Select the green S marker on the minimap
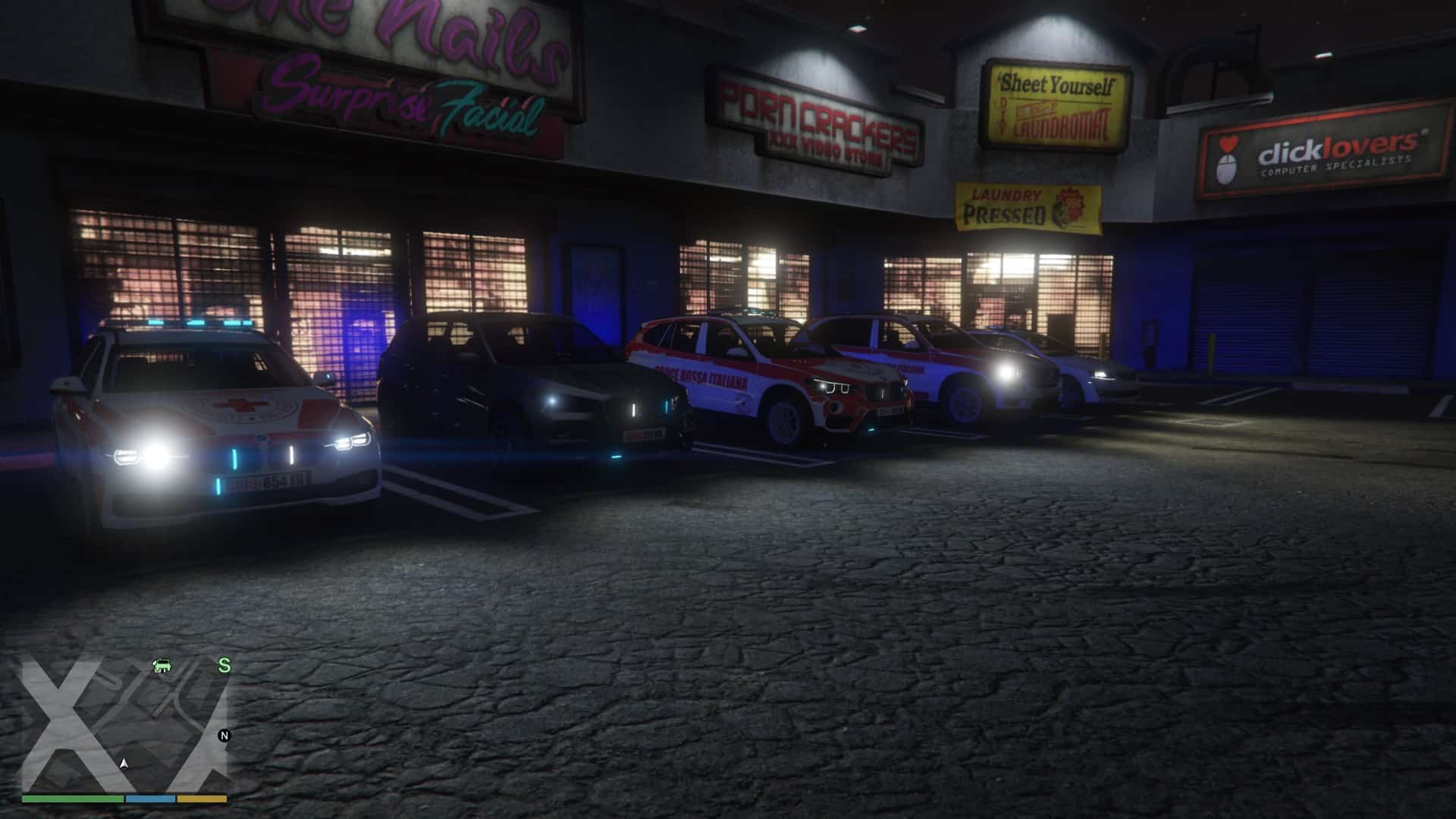 click(224, 666)
